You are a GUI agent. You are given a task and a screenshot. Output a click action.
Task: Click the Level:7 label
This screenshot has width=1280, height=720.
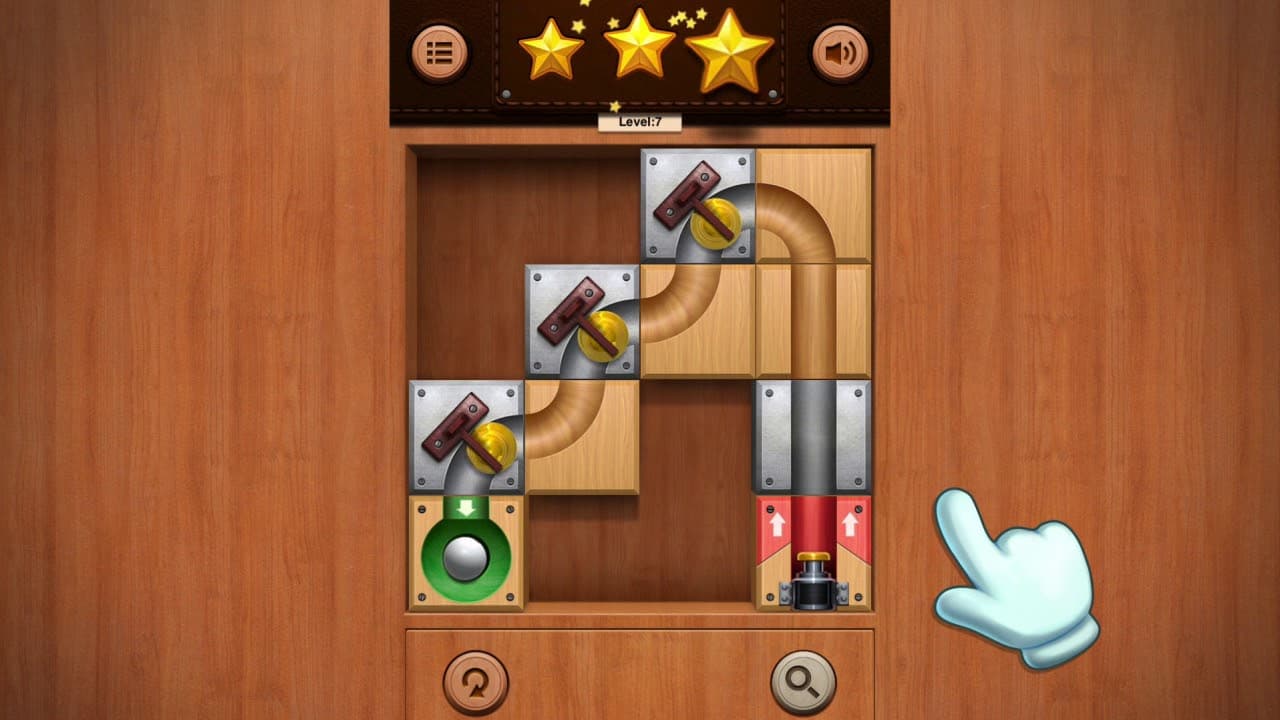[638, 120]
